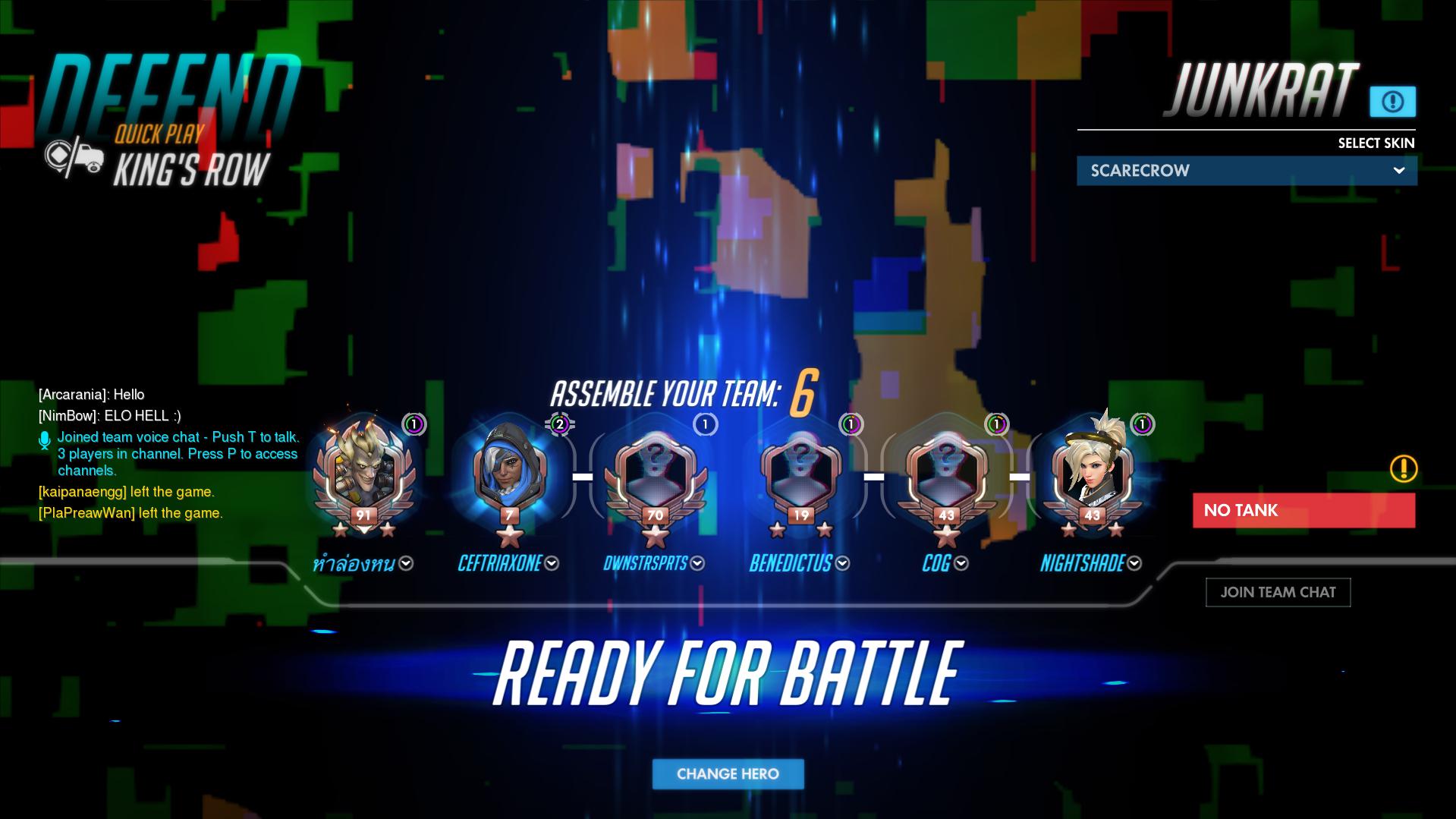Expand the options arrow beside DWNSTRSPRTS
Image resolution: width=1456 pixels, height=819 pixels.
697,563
